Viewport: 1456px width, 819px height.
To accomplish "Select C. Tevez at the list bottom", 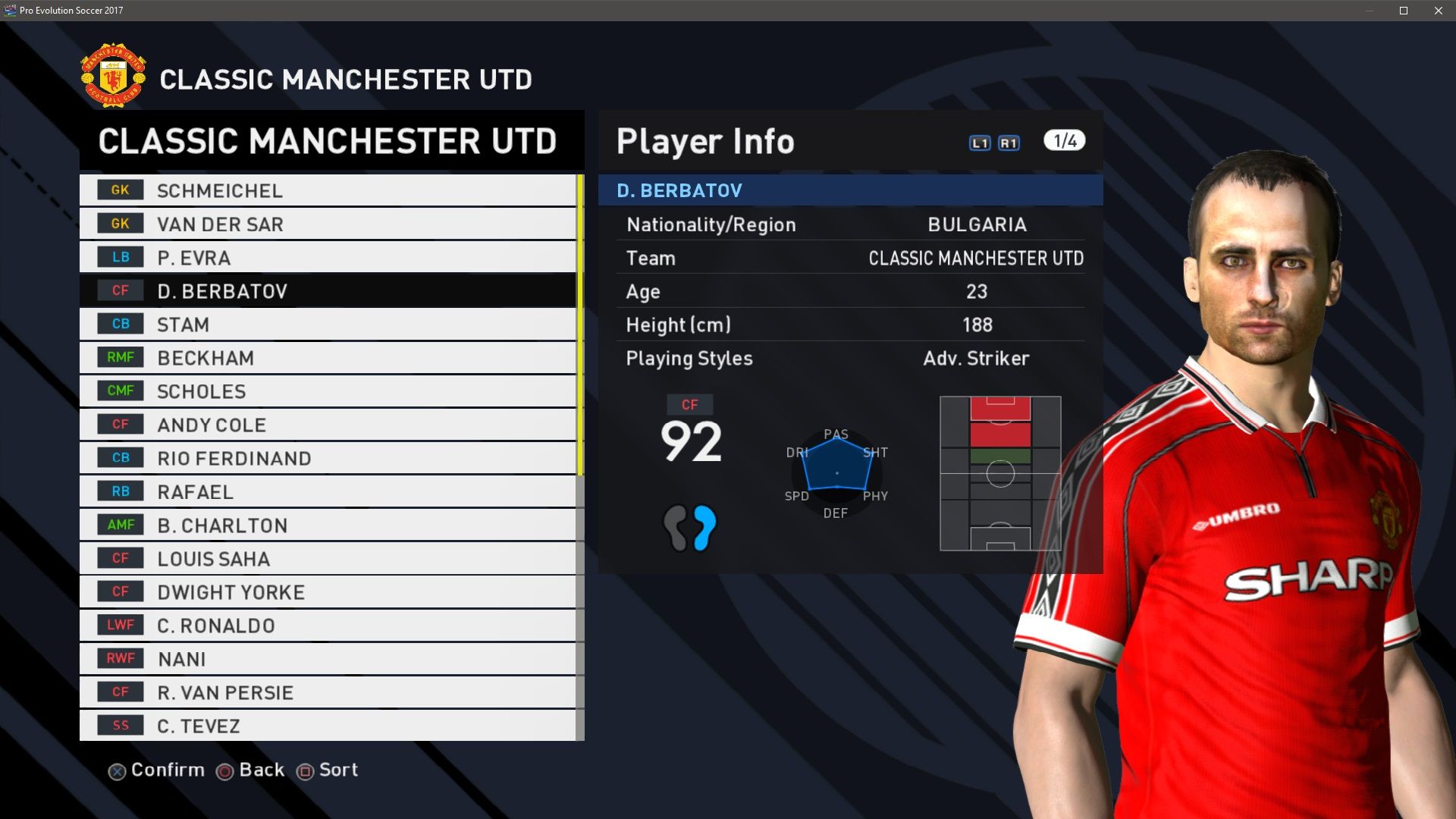I will 328,725.
